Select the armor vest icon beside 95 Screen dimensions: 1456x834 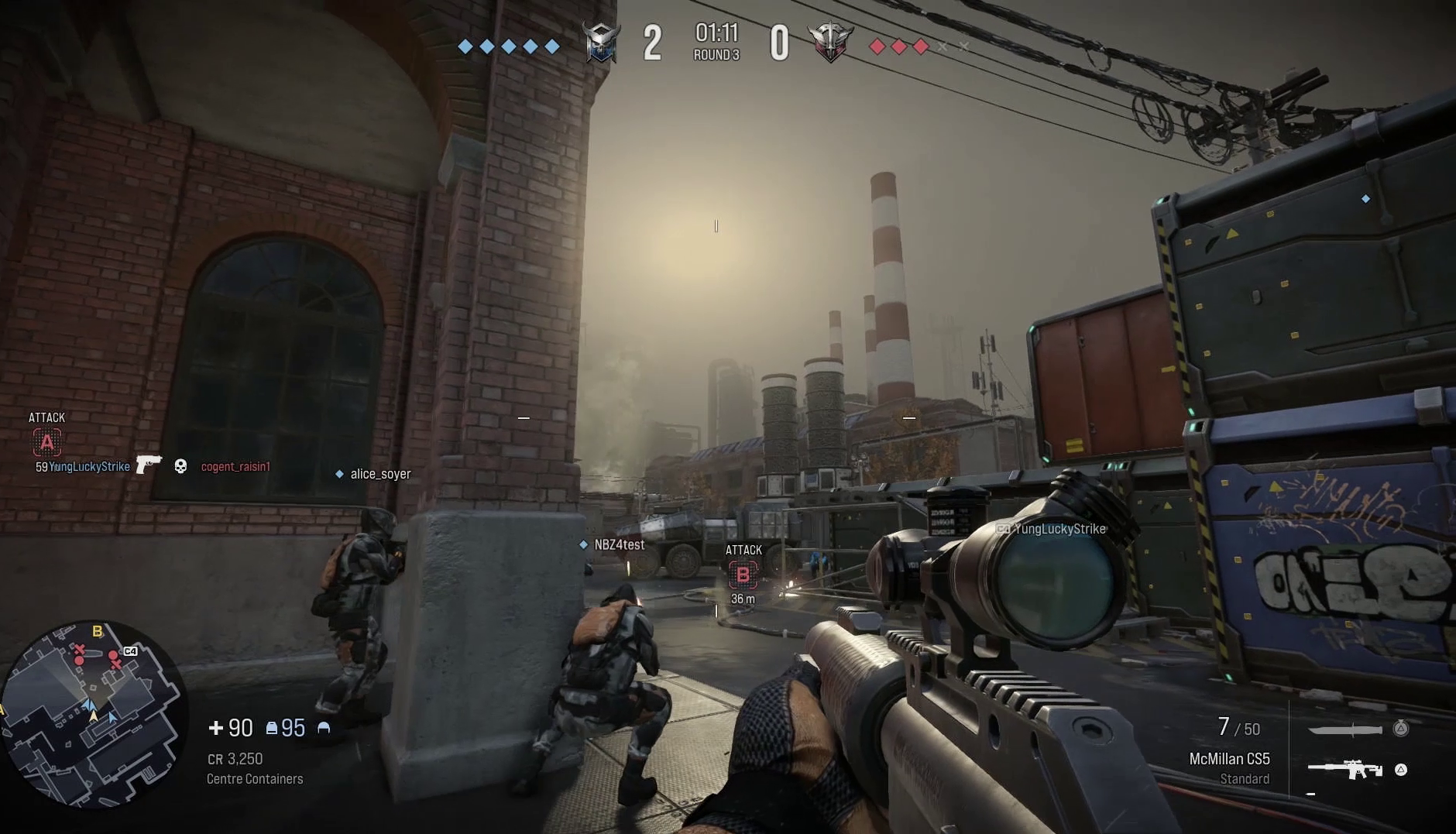click(x=270, y=726)
